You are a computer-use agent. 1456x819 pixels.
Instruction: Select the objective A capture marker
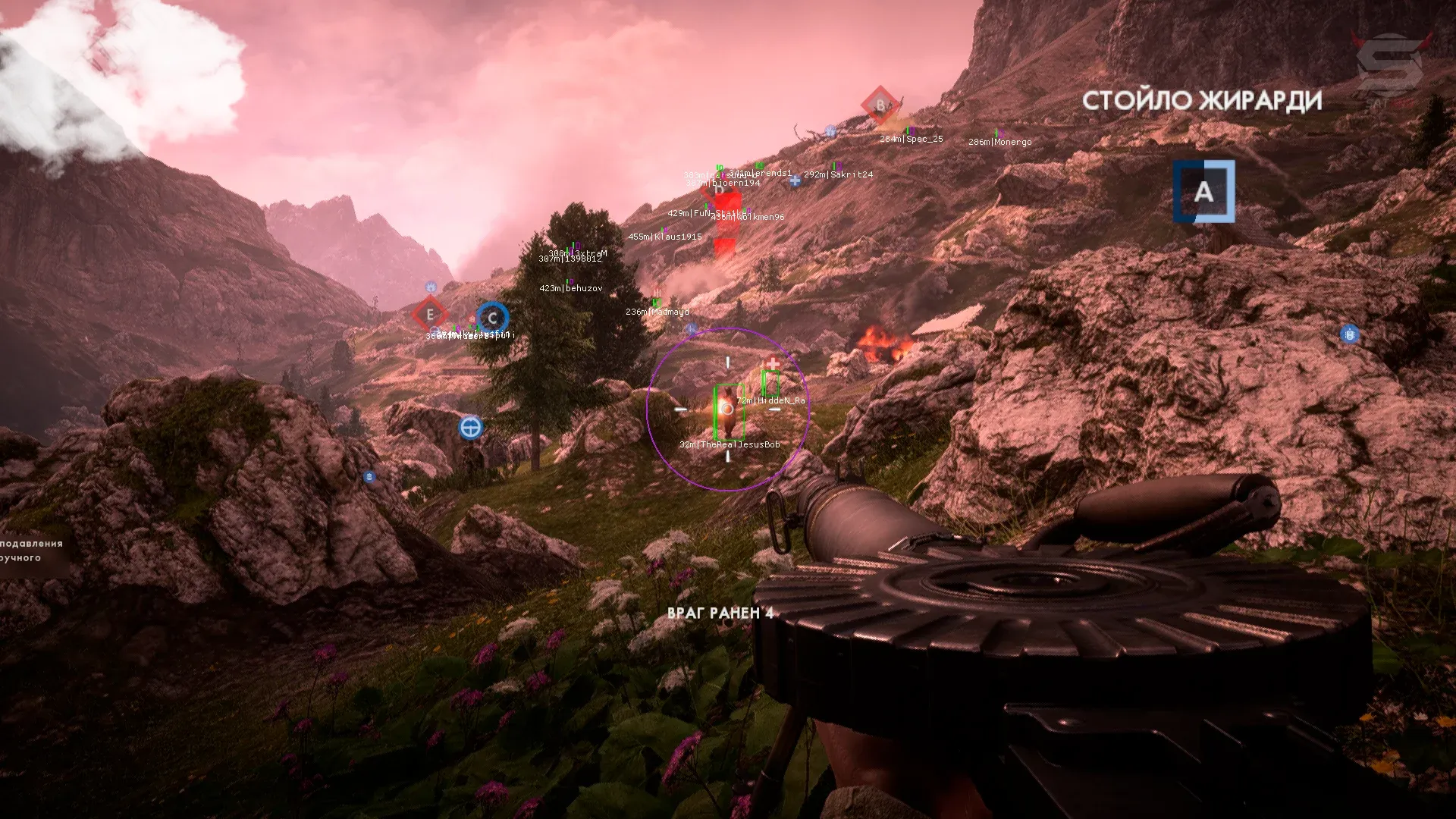point(1203,191)
